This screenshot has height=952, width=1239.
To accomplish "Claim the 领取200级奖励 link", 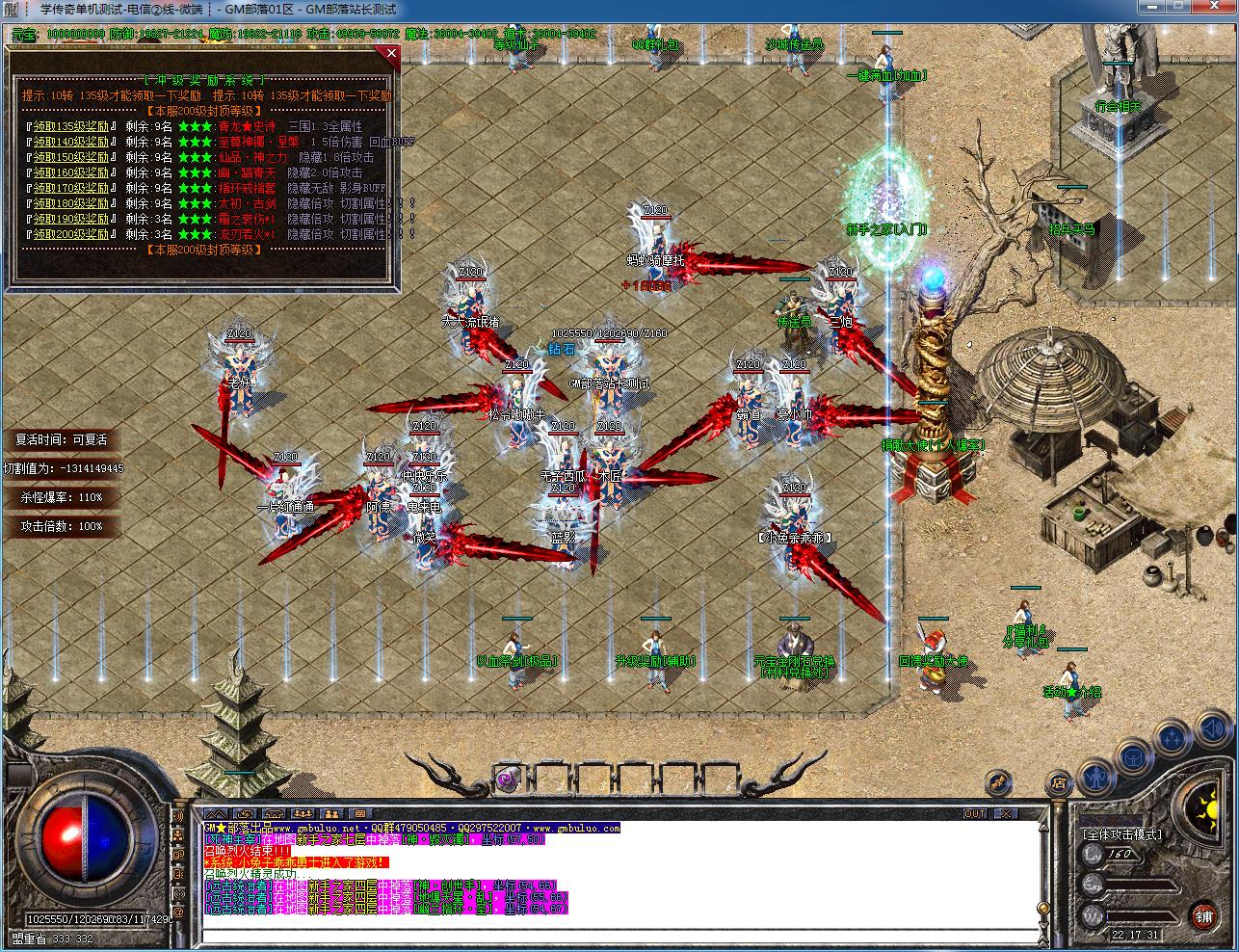I will click(x=71, y=234).
